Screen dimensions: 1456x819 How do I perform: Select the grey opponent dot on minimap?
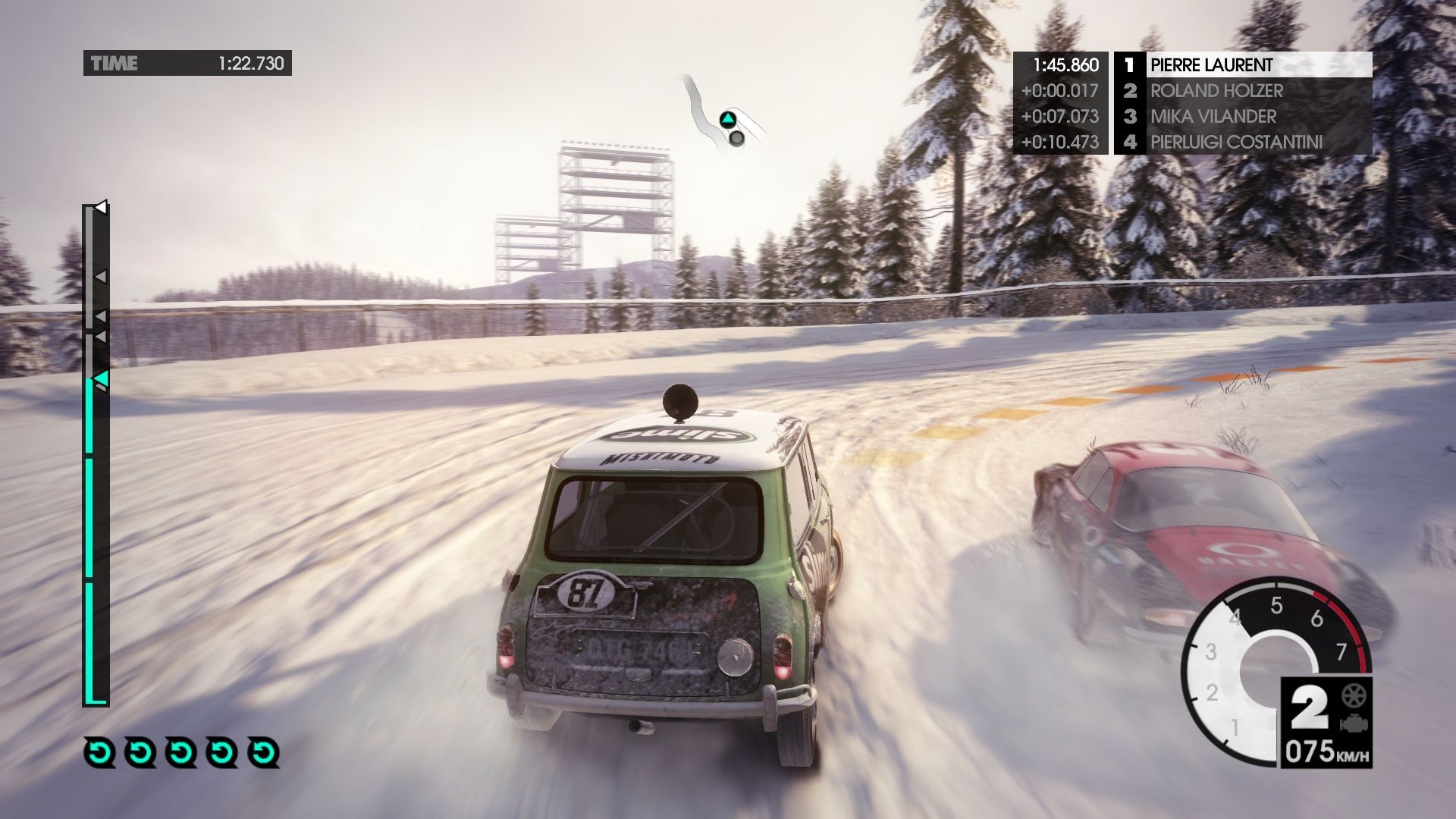[736, 138]
